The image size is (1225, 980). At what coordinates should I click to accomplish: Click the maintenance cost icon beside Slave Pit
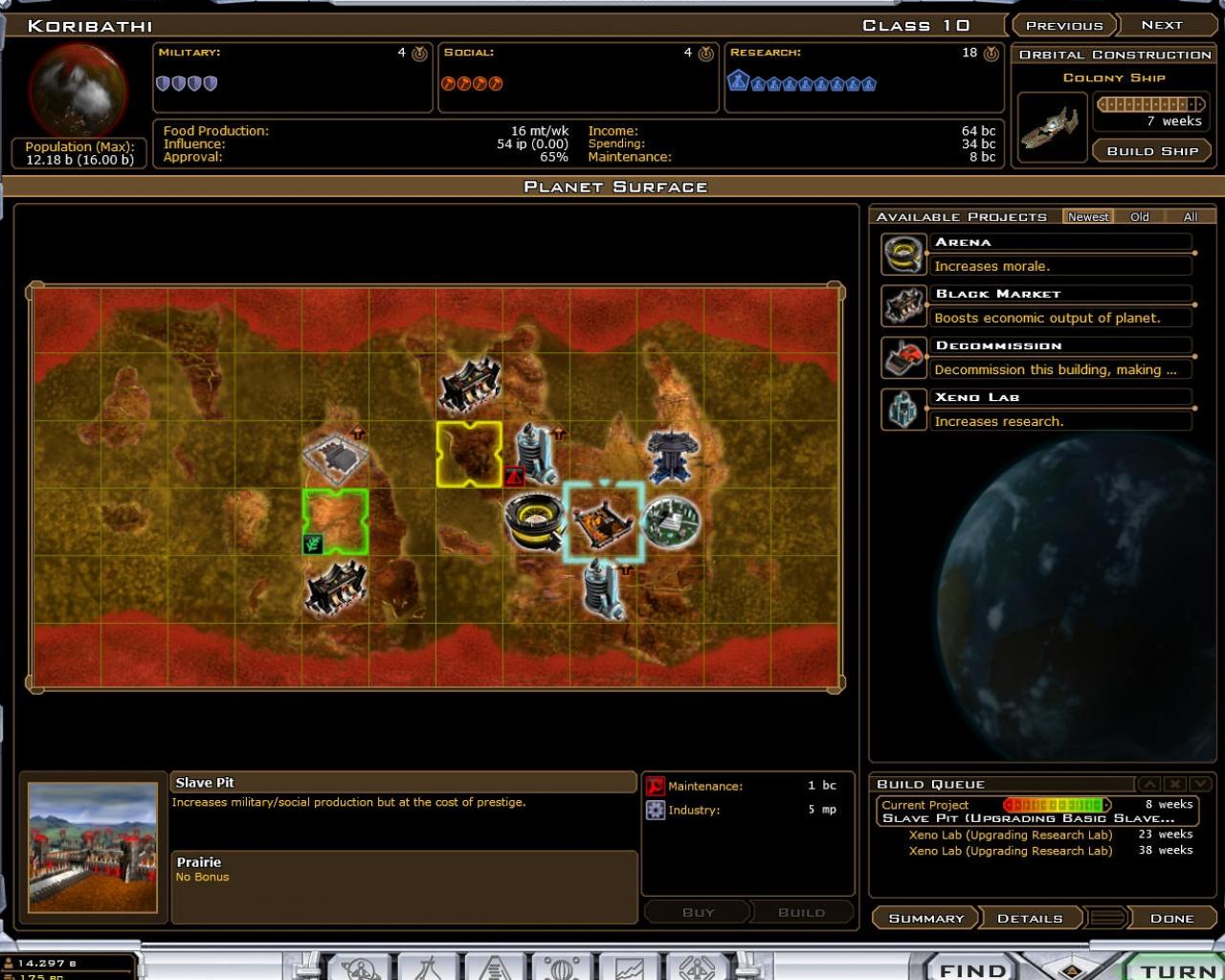pyautogui.click(x=656, y=785)
